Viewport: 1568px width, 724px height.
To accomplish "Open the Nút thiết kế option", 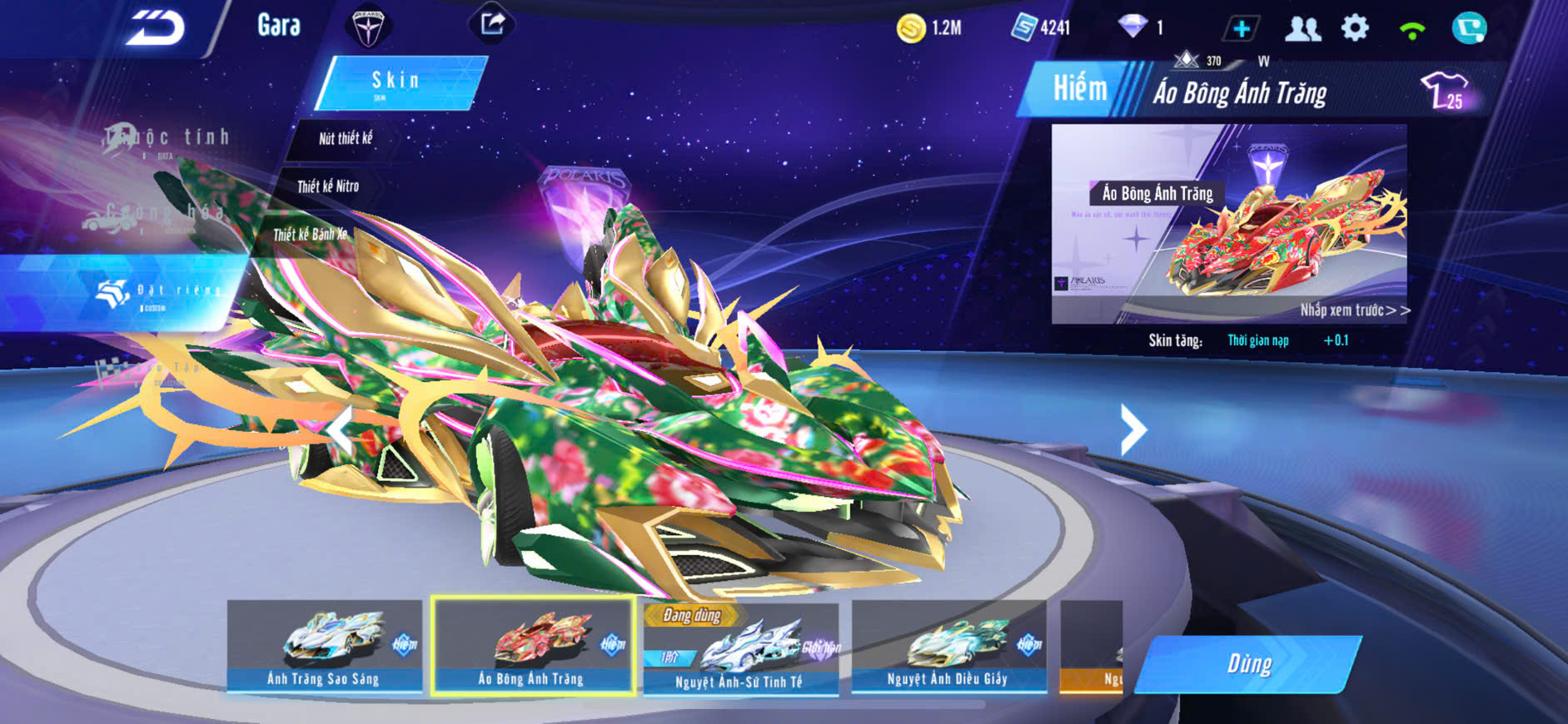I will click(345, 139).
